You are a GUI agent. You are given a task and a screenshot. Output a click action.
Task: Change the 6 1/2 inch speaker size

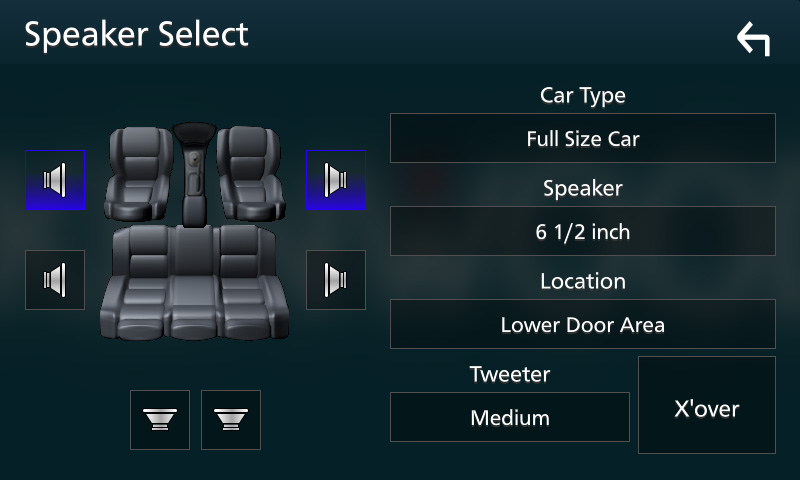pos(582,232)
